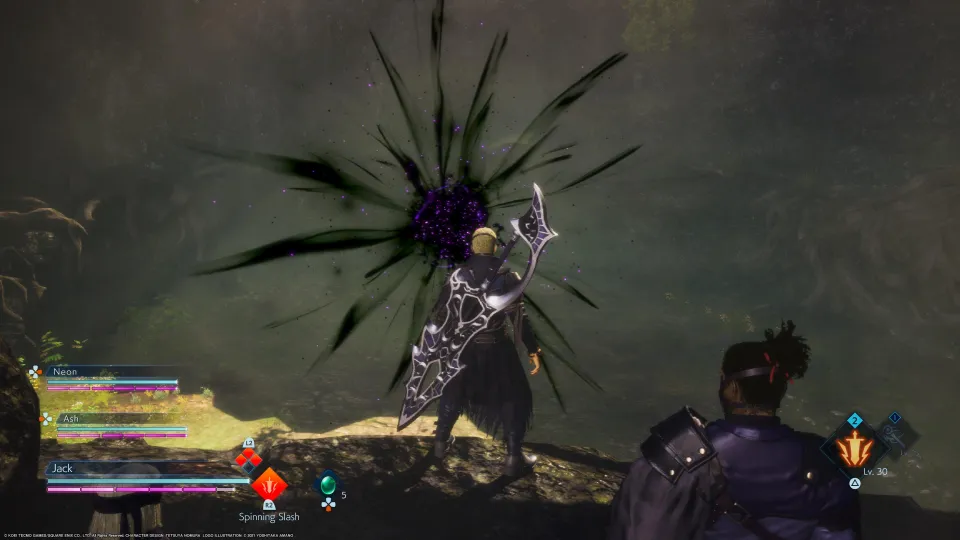Select the active orange sword job icon

pyautogui.click(x=854, y=448)
